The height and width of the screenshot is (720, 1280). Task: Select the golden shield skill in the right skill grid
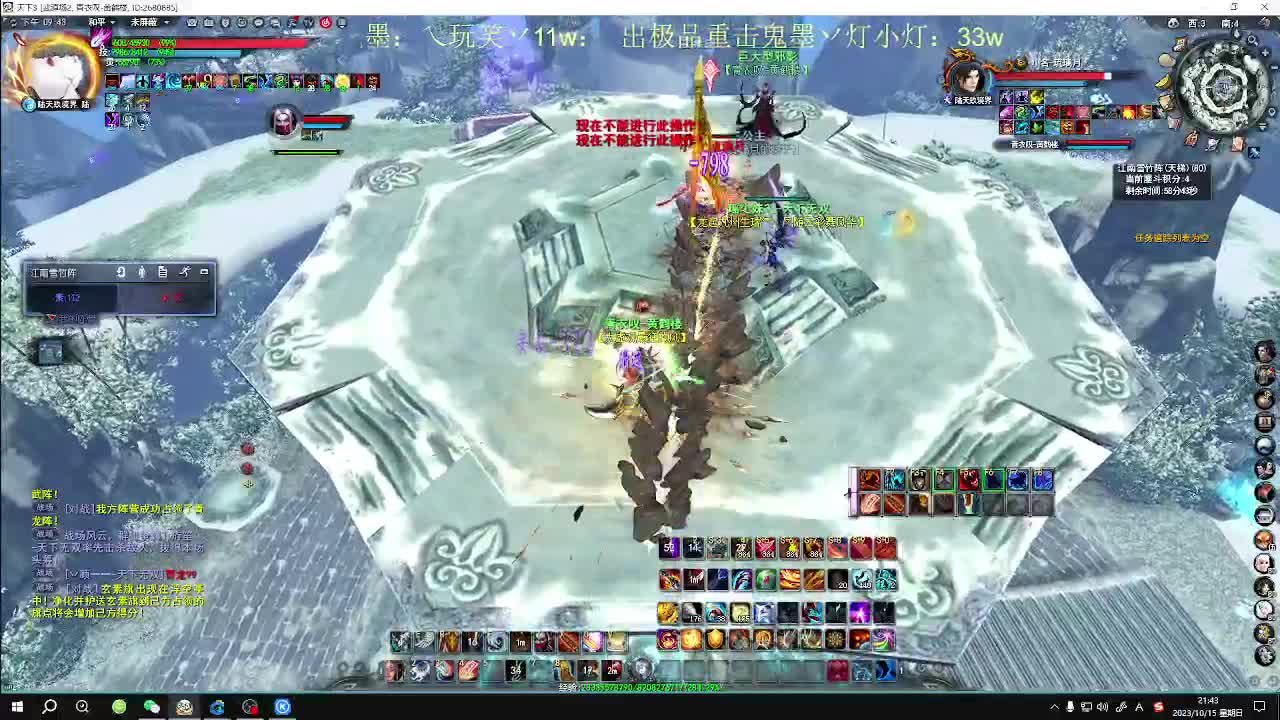715,640
